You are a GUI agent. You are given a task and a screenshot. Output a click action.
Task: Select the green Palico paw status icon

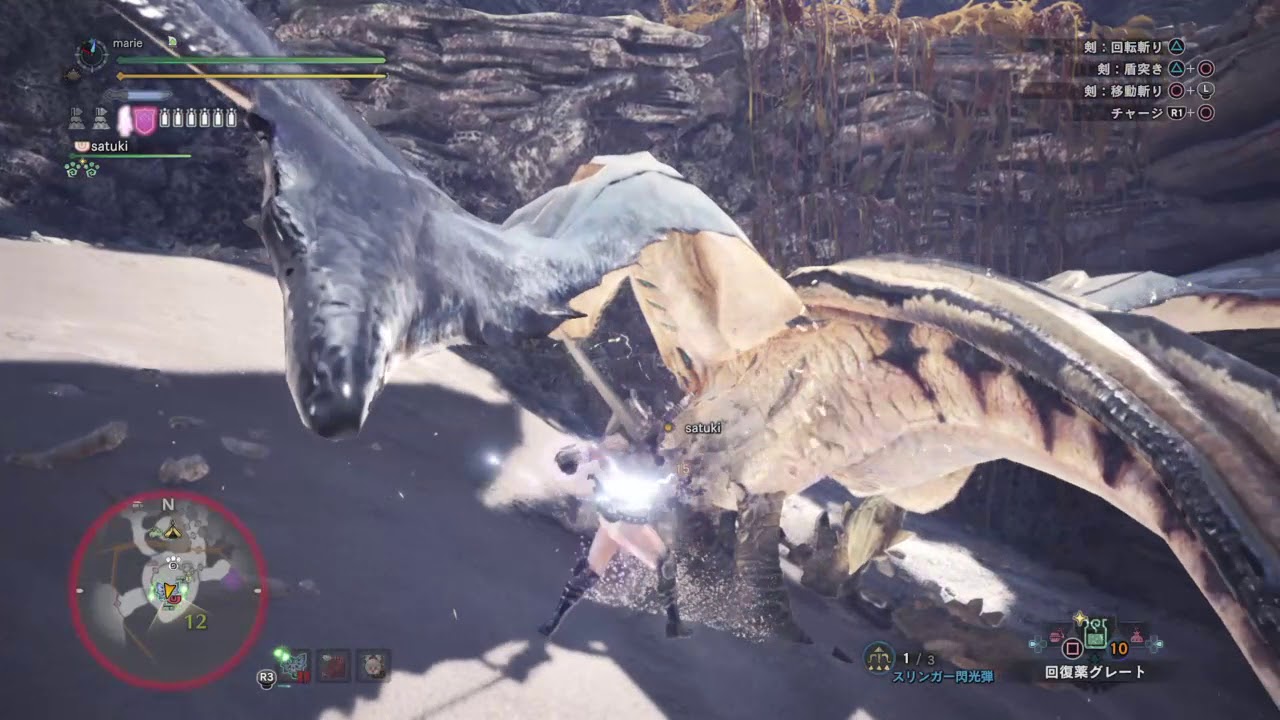[80, 168]
